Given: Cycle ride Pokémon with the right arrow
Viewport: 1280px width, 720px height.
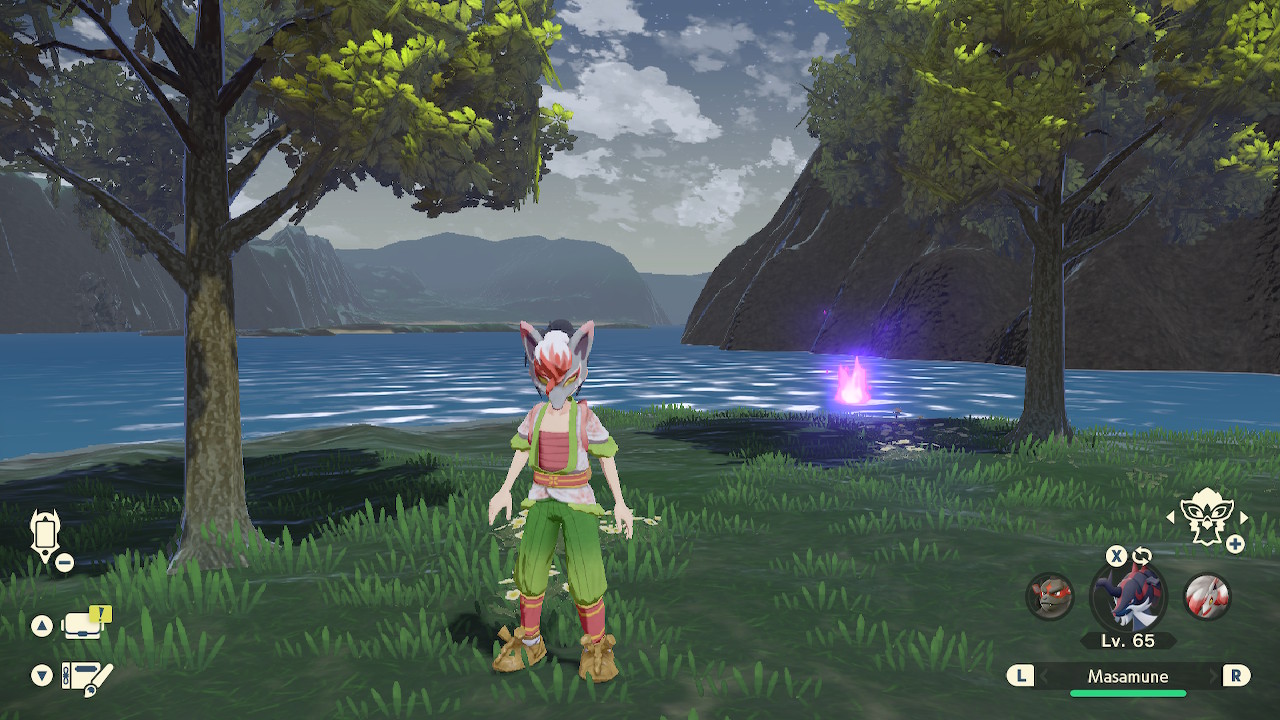Looking at the screenshot, I should coord(1245,518).
